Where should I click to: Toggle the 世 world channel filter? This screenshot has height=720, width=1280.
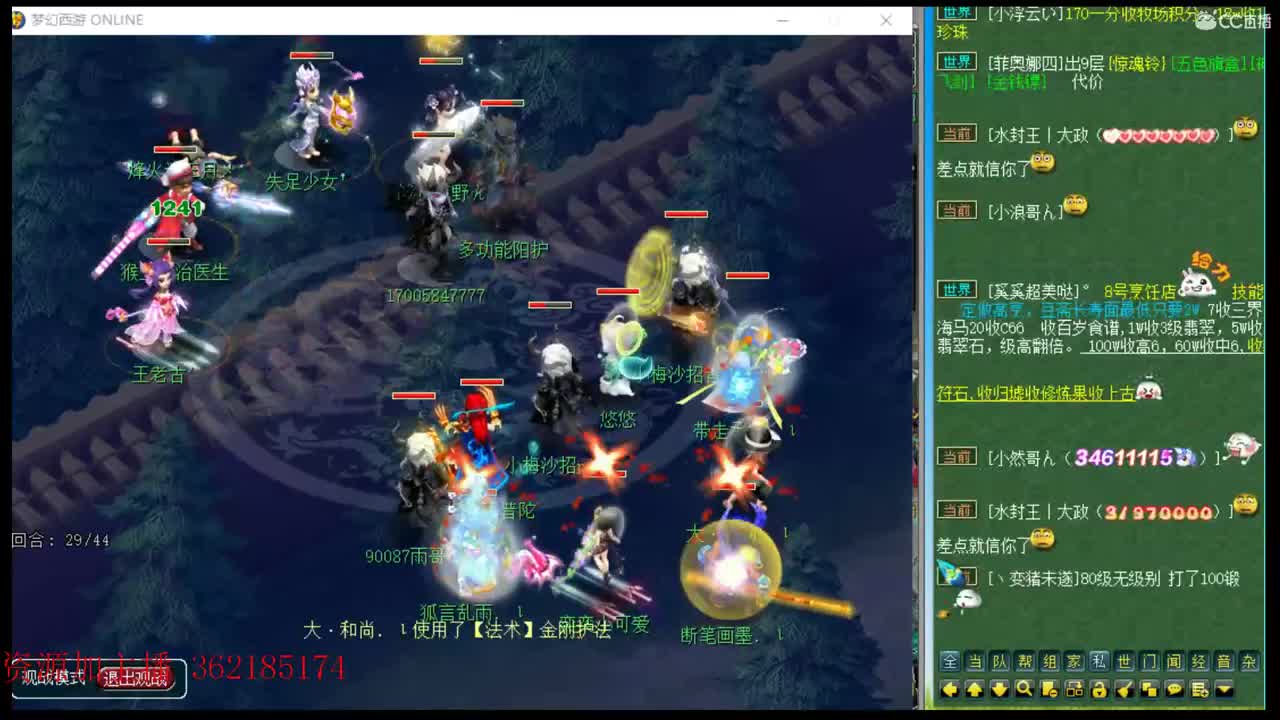[1124, 661]
